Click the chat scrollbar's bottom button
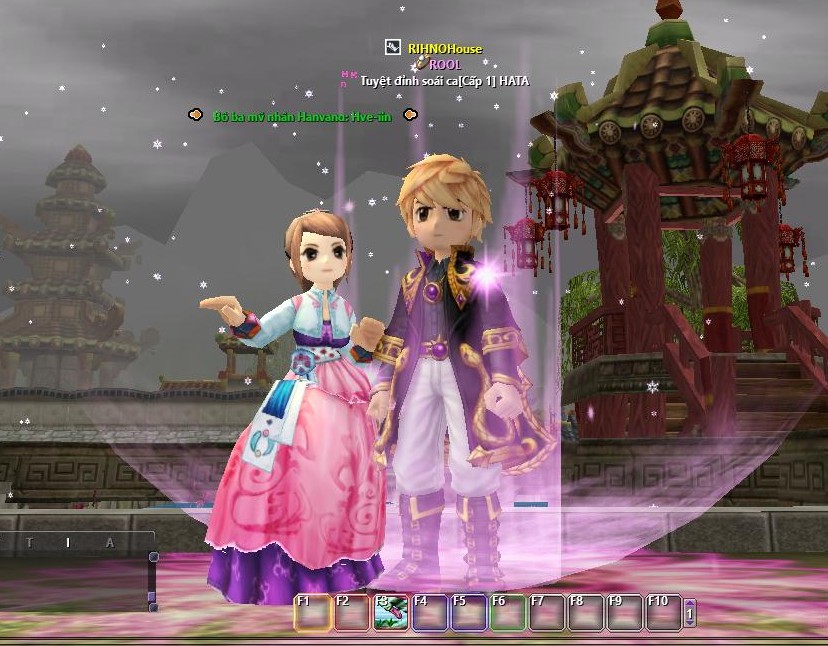This screenshot has height=646, width=828. click(x=152, y=606)
